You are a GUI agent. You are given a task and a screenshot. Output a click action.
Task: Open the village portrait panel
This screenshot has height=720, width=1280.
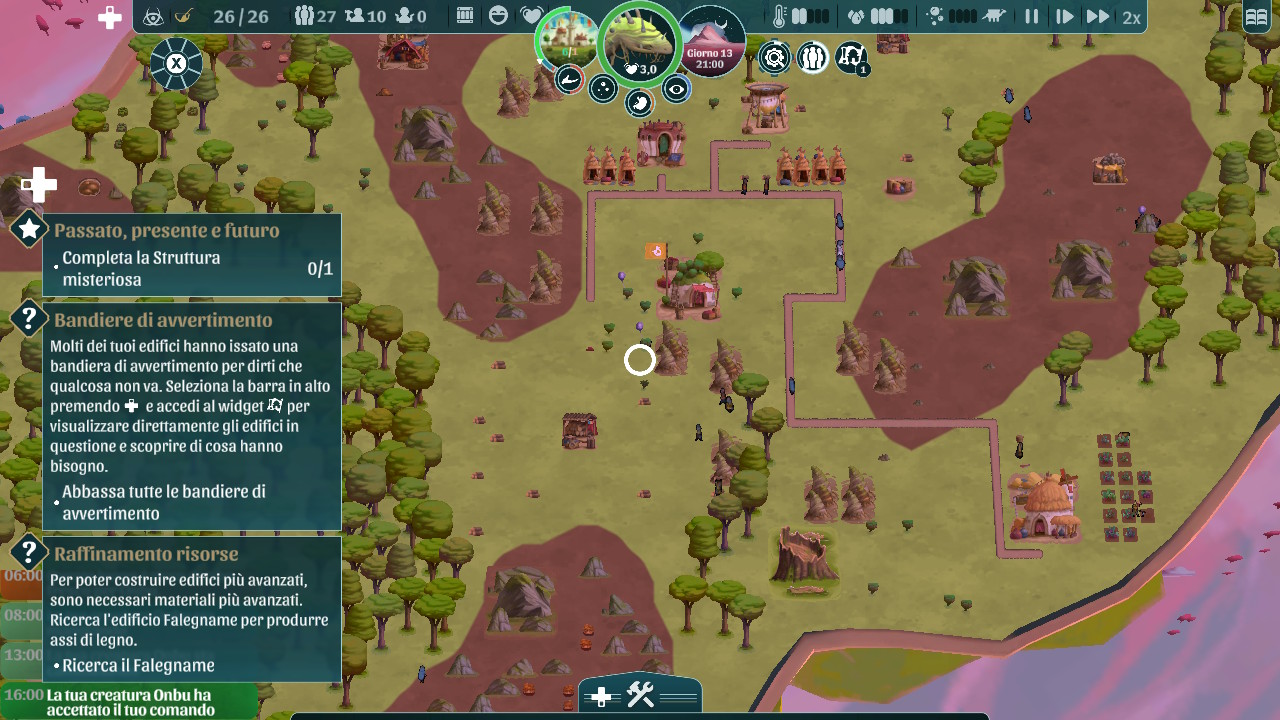(568, 42)
